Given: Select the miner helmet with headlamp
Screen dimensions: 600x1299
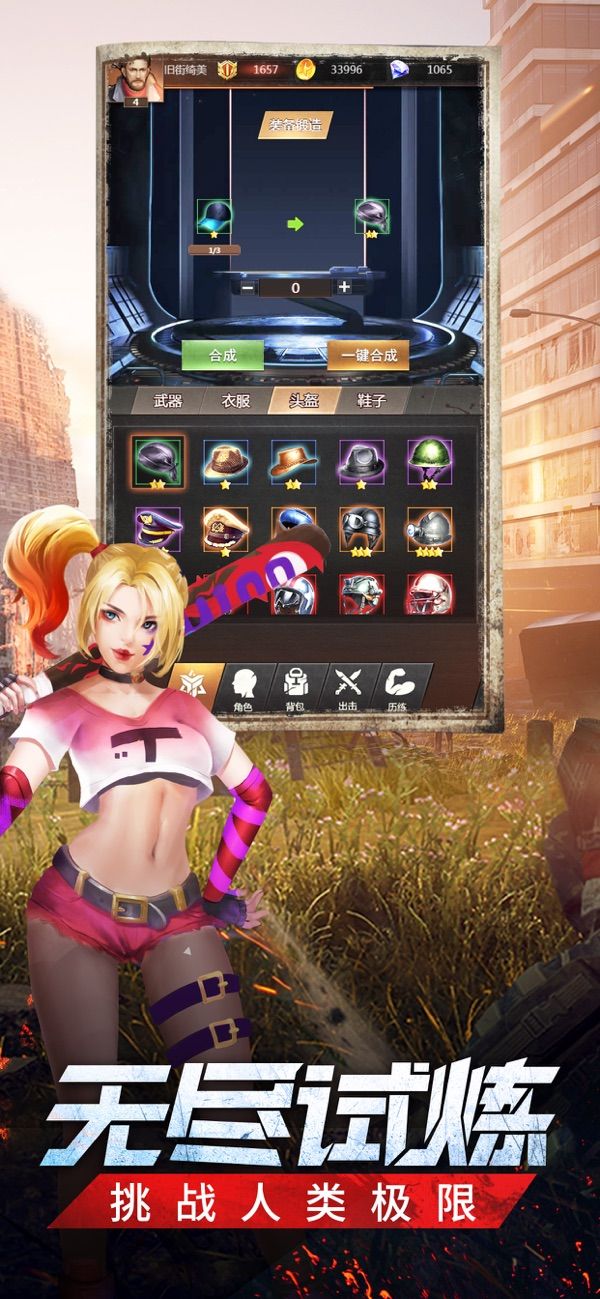Looking at the screenshot, I should (429, 528).
